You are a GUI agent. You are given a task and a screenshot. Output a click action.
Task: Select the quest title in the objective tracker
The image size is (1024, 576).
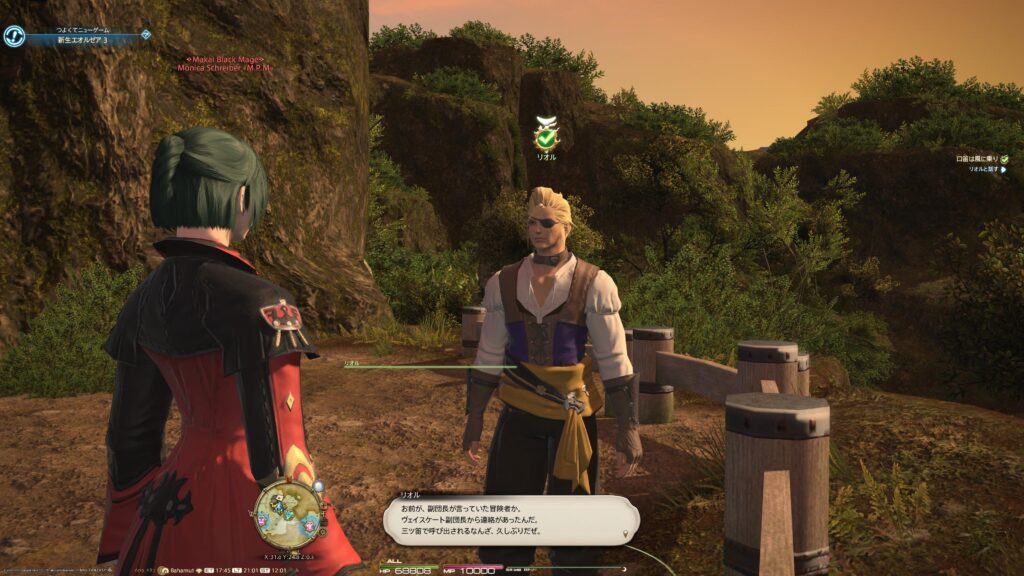pos(977,158)
